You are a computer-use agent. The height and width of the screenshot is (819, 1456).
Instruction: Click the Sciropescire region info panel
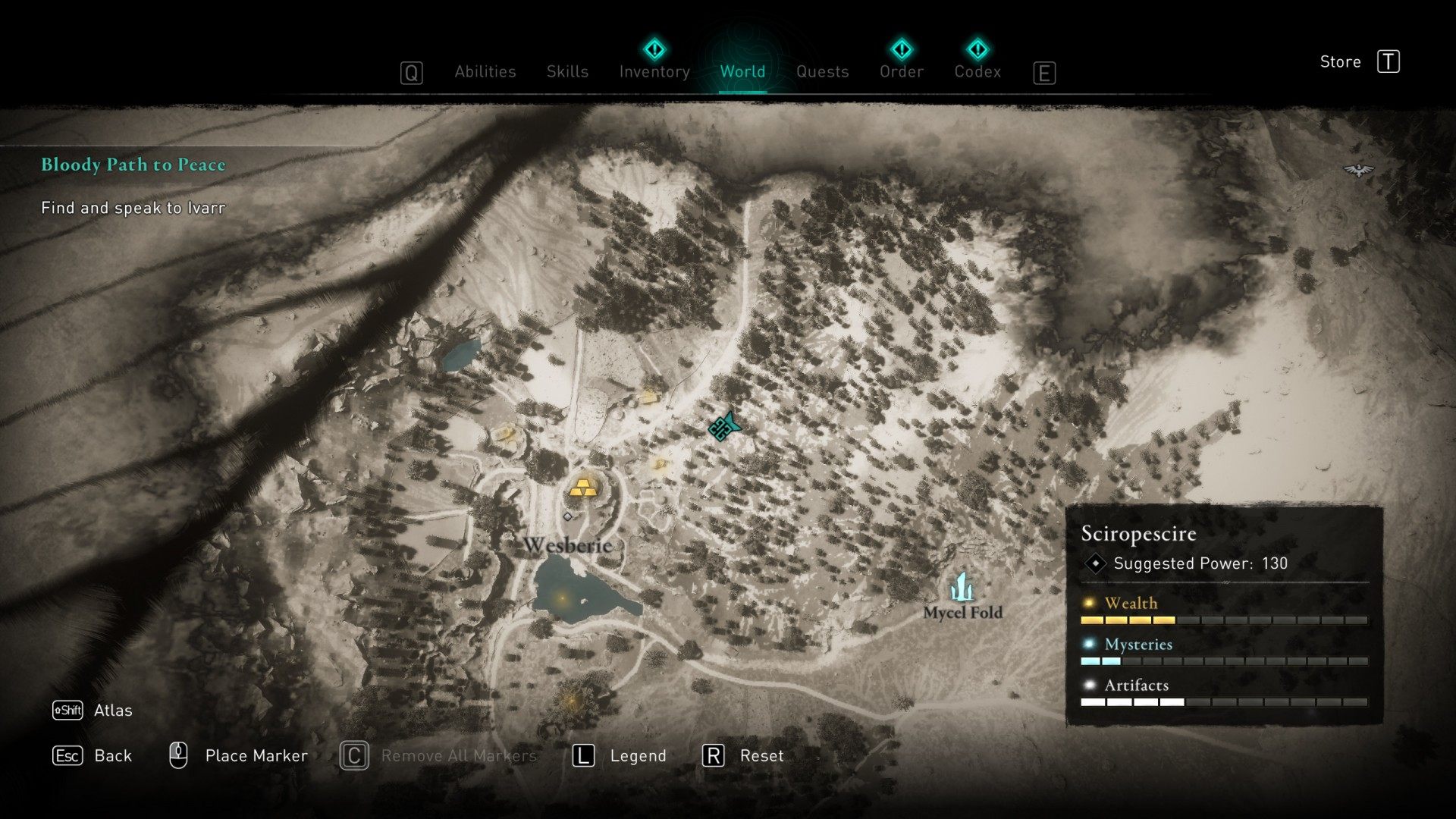(x=1224, y=614)
